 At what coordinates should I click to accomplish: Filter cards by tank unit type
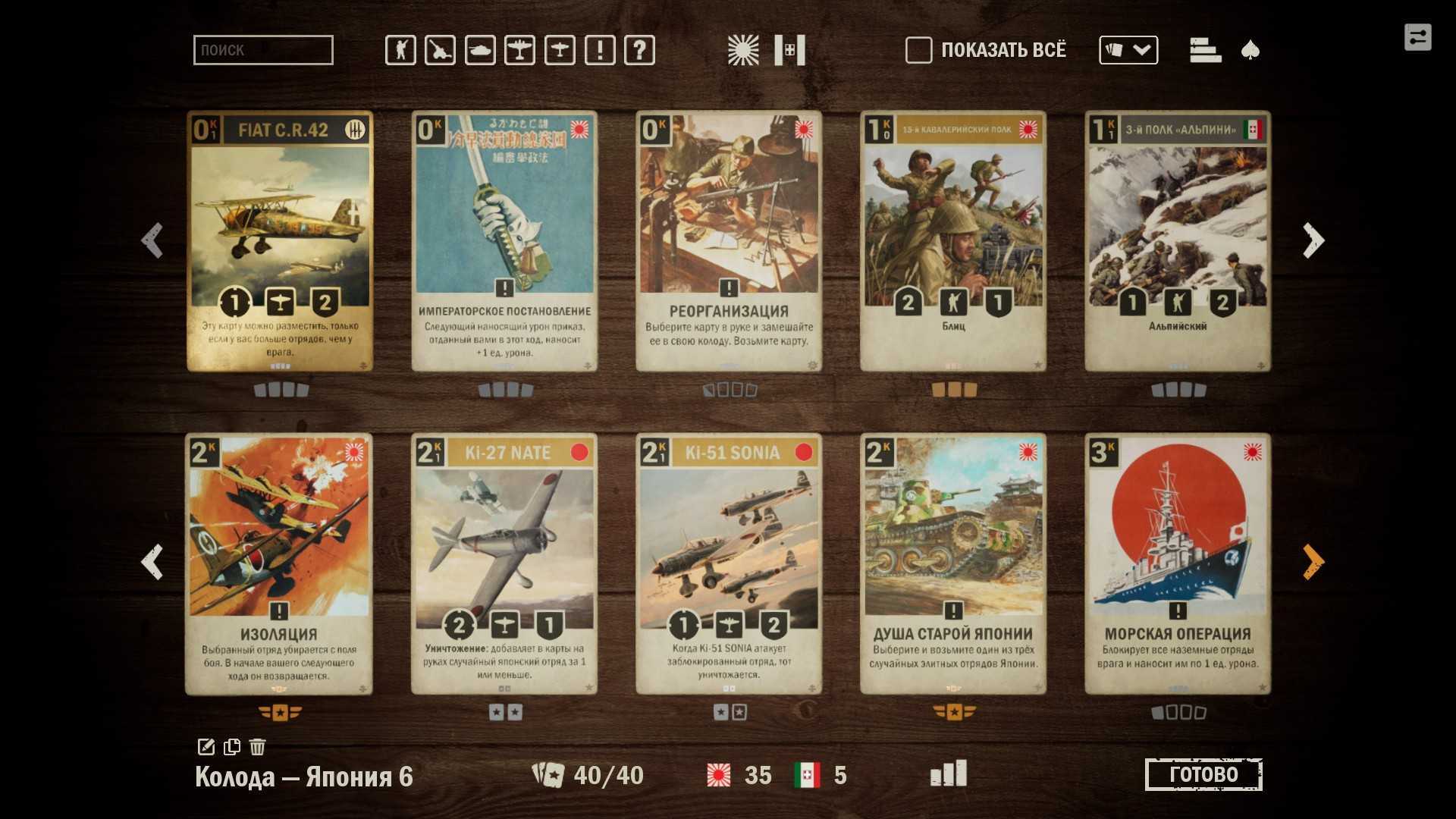[480, 50]
